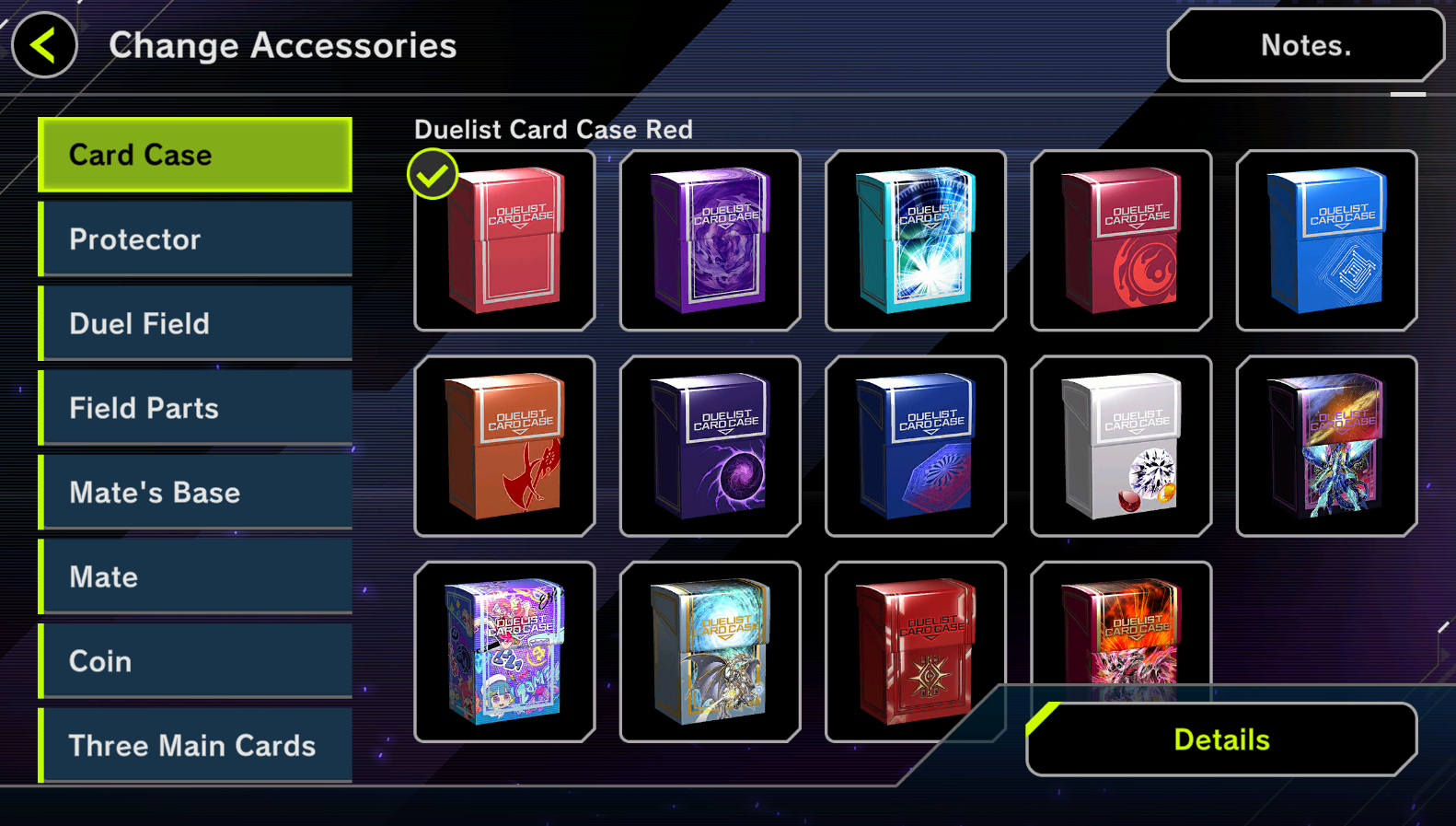This screenshot has width=1456, height=826.
Task: Select the Coin category
Action: pyautogui.click(x=195, y=661)
